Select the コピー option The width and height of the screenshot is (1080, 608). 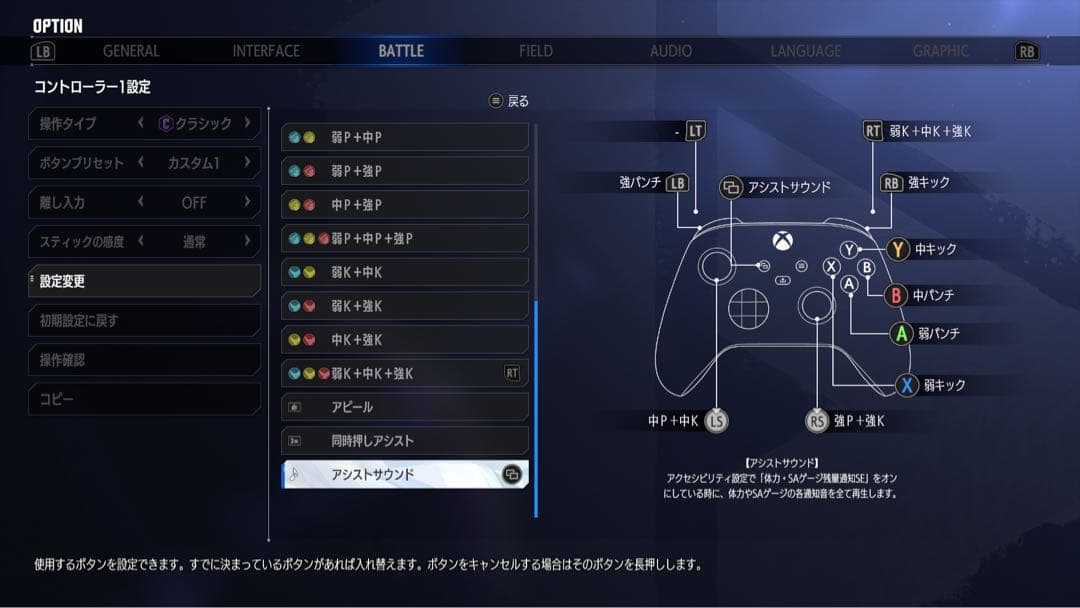(x=145, y=399)
